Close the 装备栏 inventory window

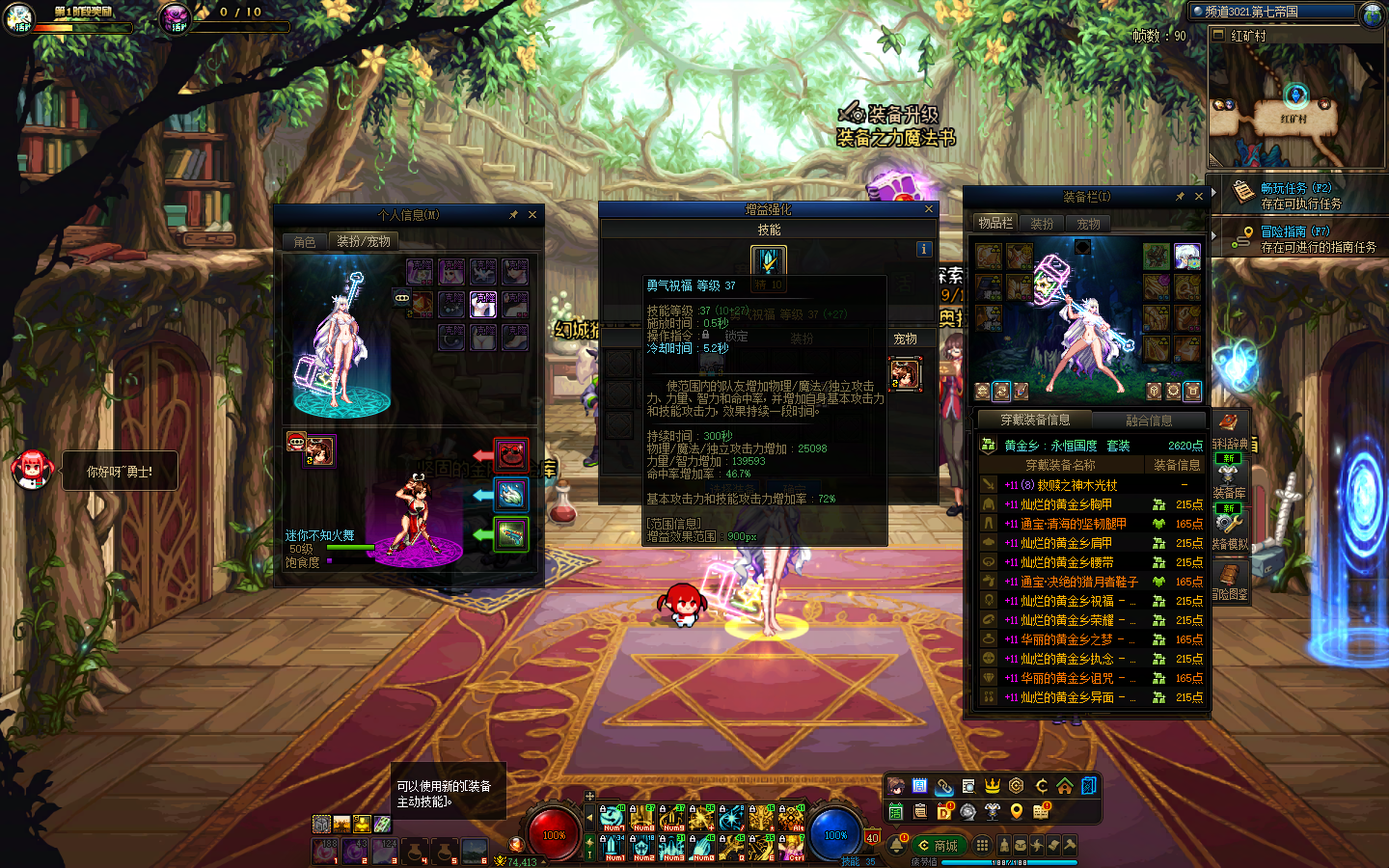click(1199, 197)
